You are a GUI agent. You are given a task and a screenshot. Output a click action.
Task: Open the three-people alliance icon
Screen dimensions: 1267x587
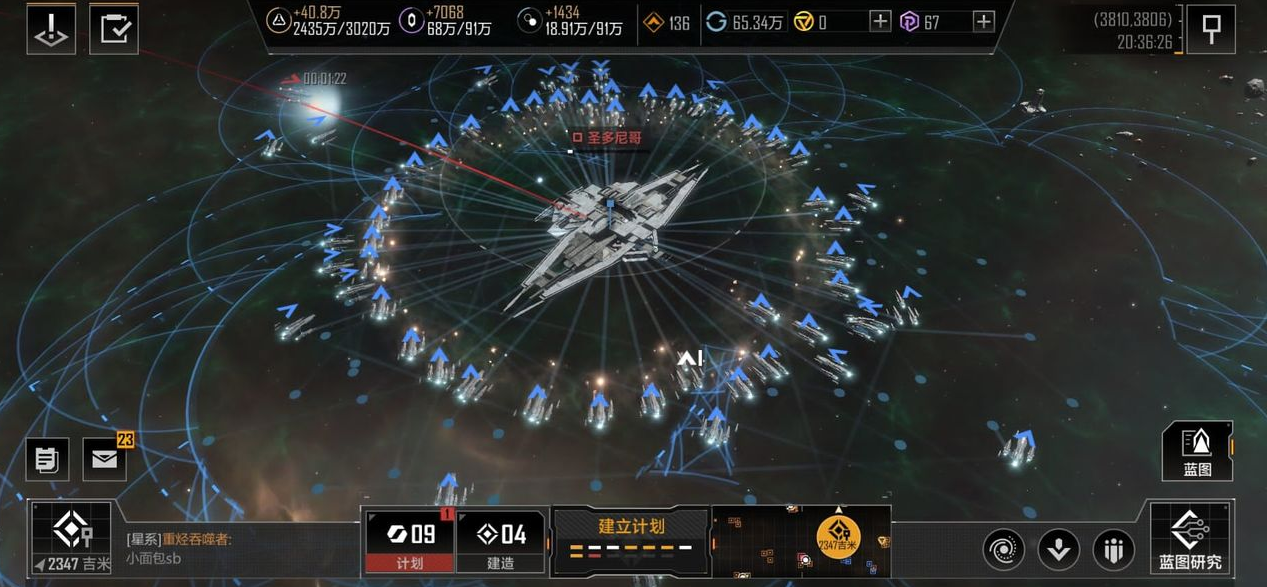1113,549
